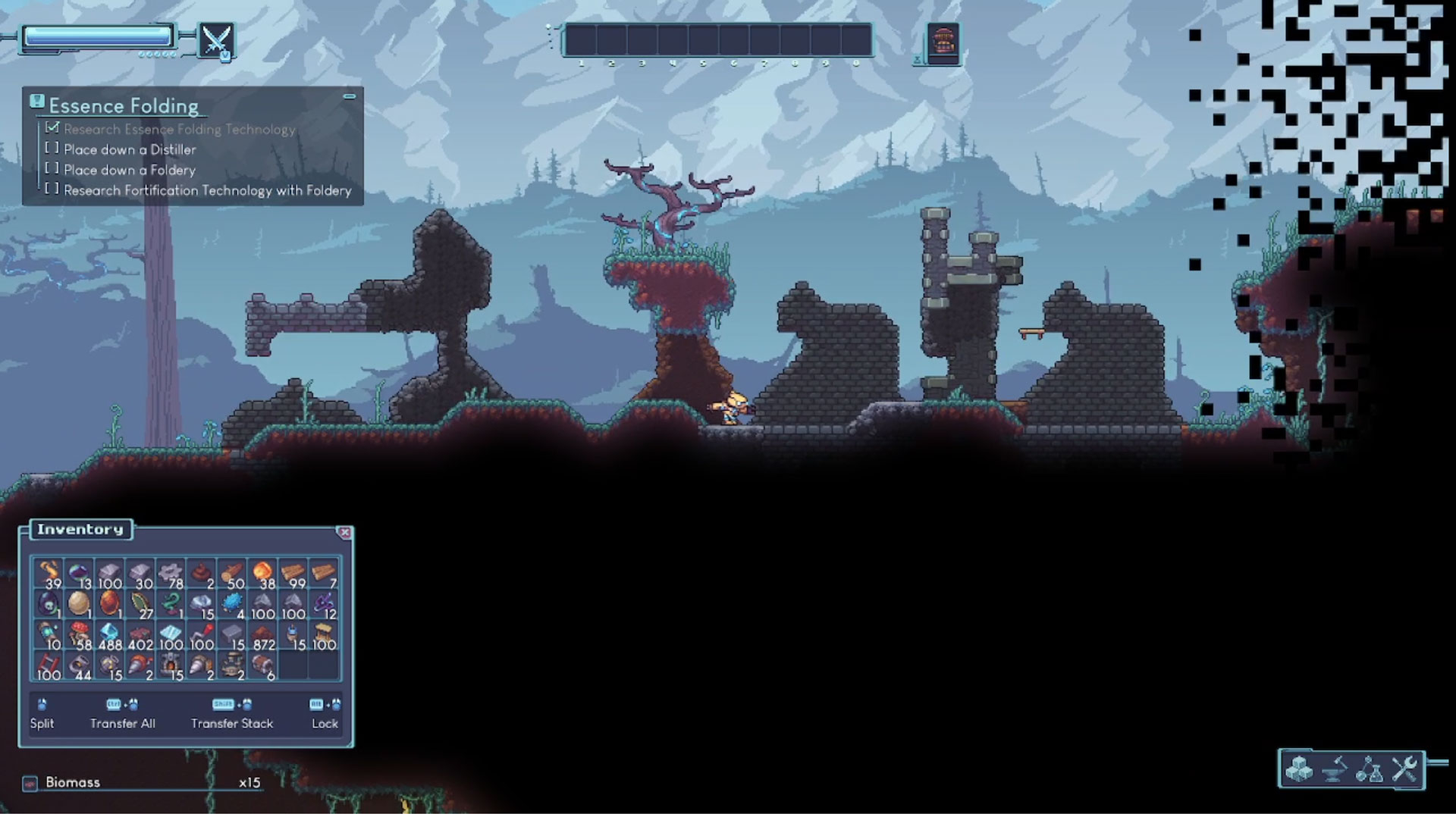Open the Essence Folding quest title
1456x814 pixels.
tap(124, 106)
